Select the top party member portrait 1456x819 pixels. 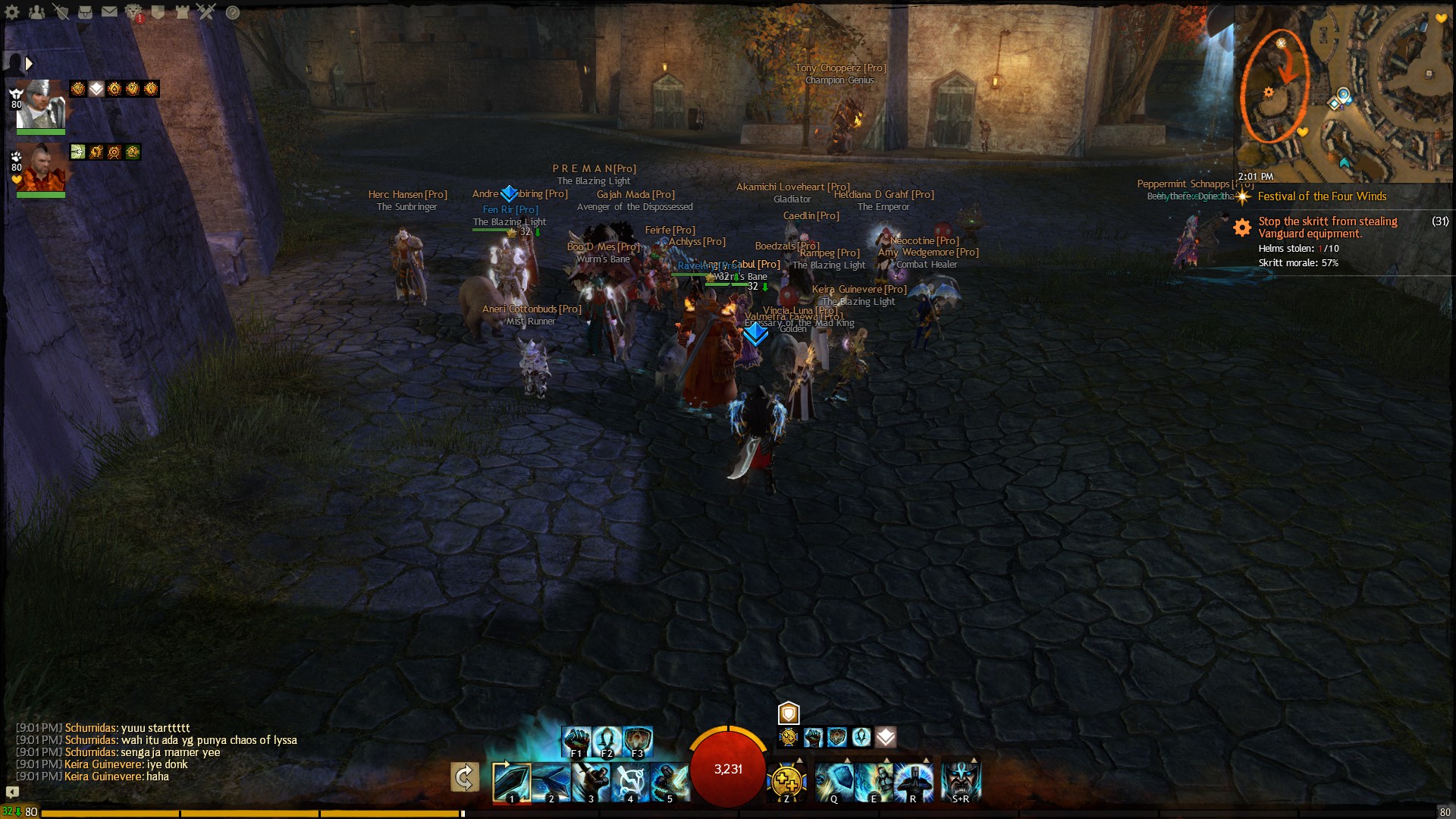[x=39, y=106]
